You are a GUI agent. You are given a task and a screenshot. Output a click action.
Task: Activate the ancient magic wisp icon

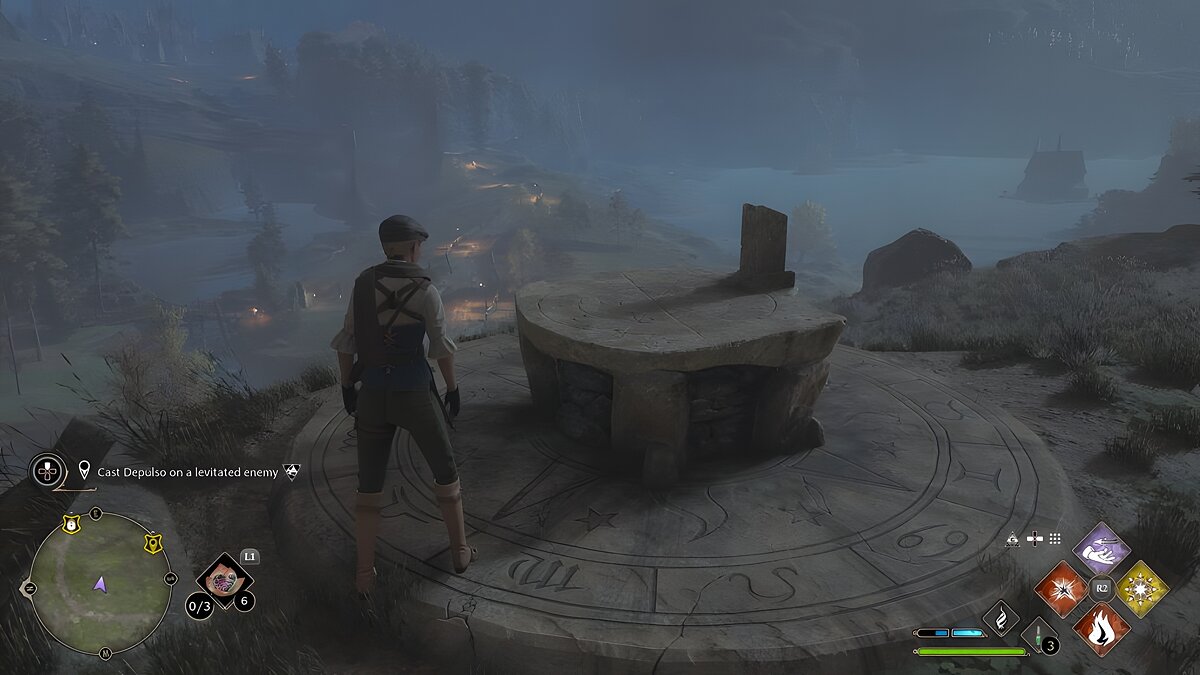click(x=1000, y=617)
